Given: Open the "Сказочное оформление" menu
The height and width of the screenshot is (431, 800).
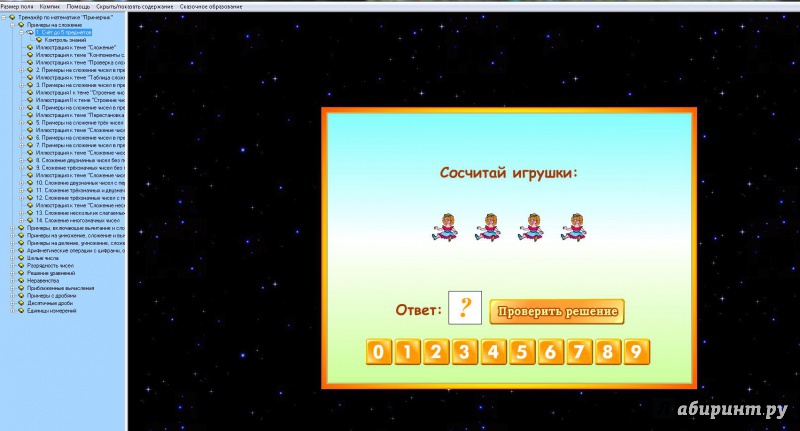Looking at the screenshot, I should 212,5.
